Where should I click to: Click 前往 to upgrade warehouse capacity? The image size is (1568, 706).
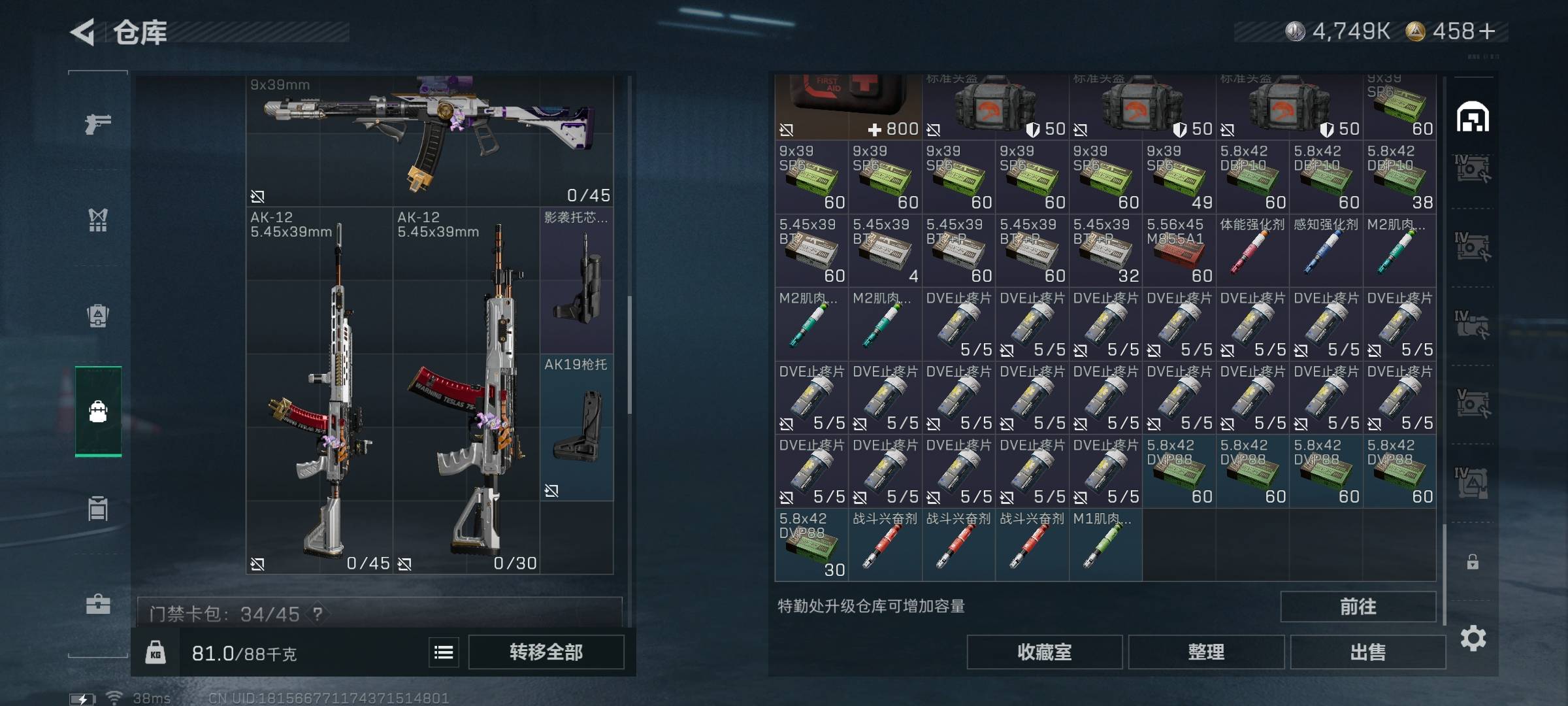1358,607
